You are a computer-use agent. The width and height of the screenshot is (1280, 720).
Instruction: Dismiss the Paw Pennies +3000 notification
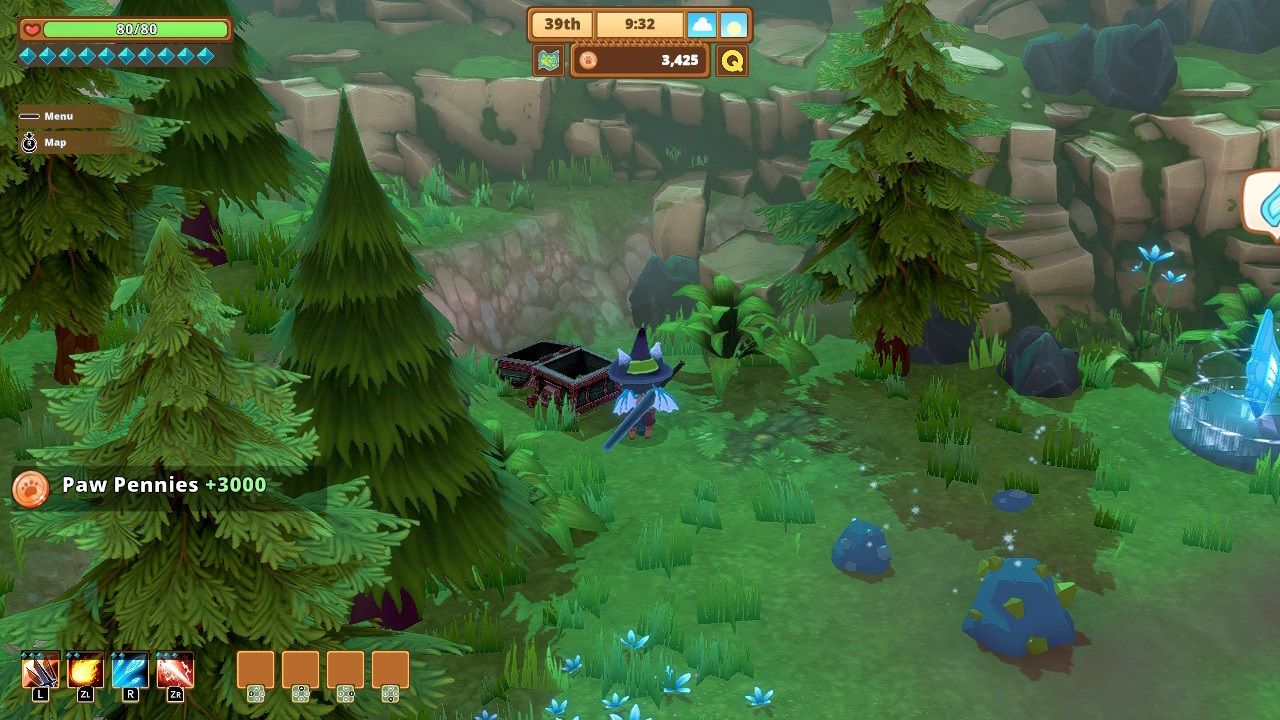(x=165, y=483)
